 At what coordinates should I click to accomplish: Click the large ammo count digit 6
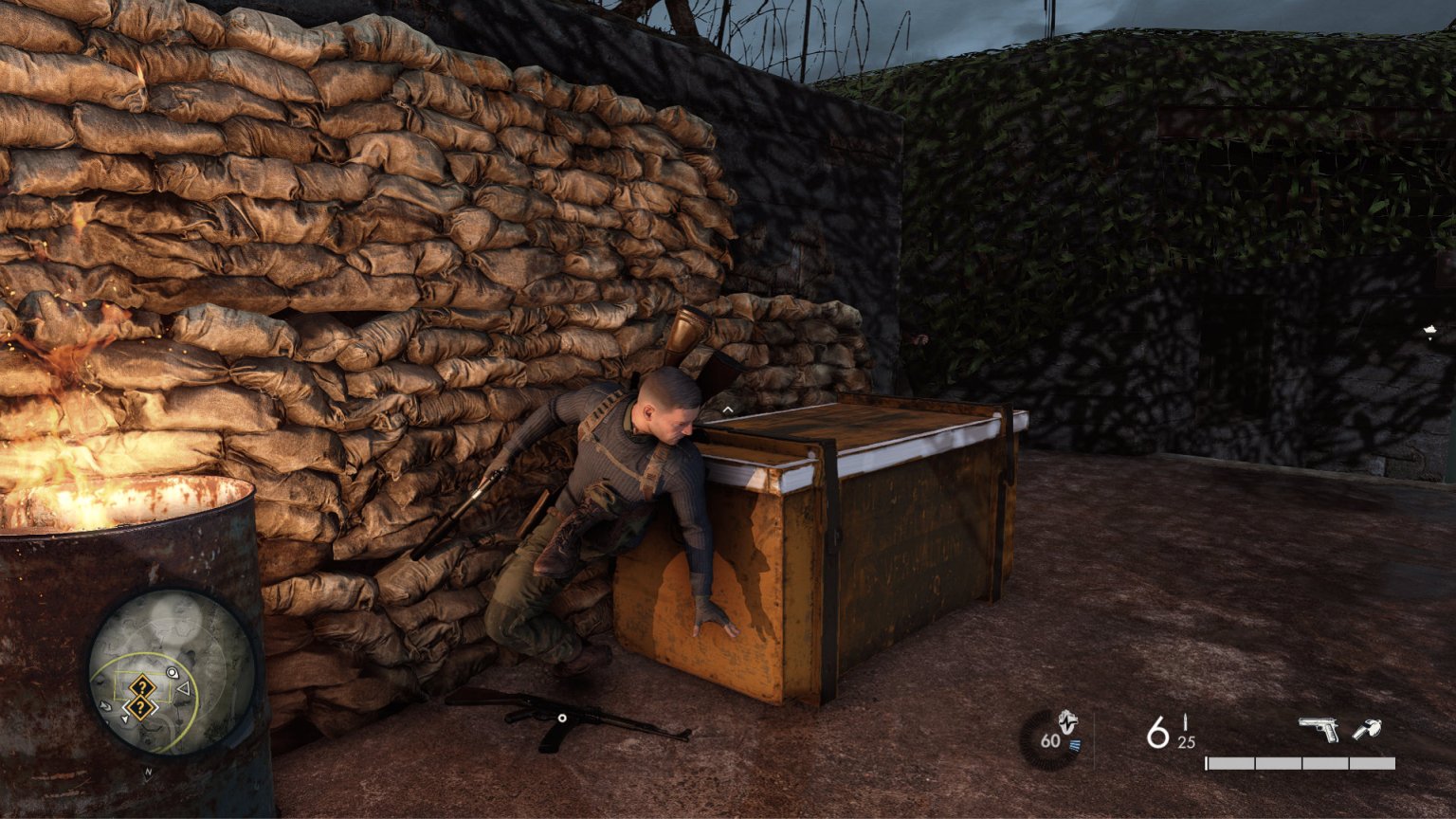1157,732
